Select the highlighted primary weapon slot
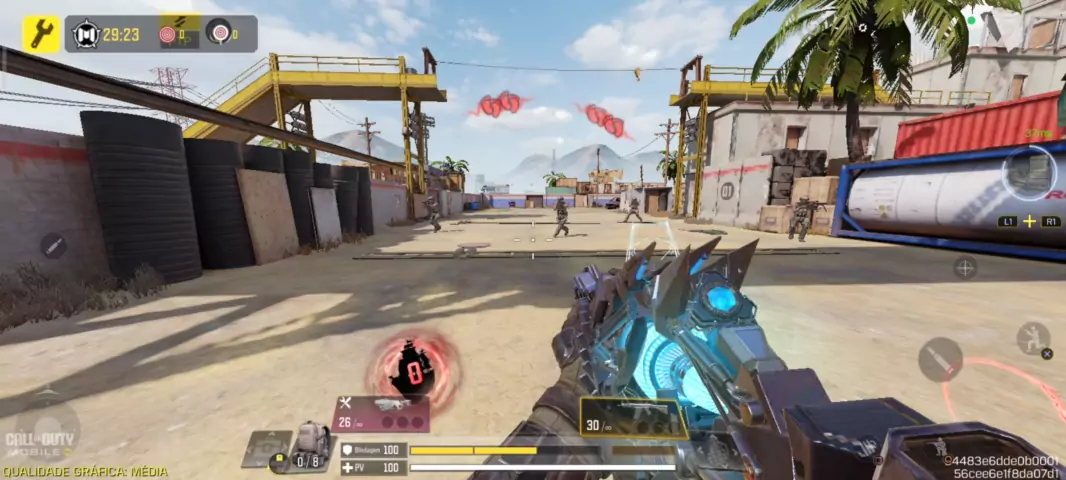The width and height of the screenshot is (1066, 480). coord(633,417)
